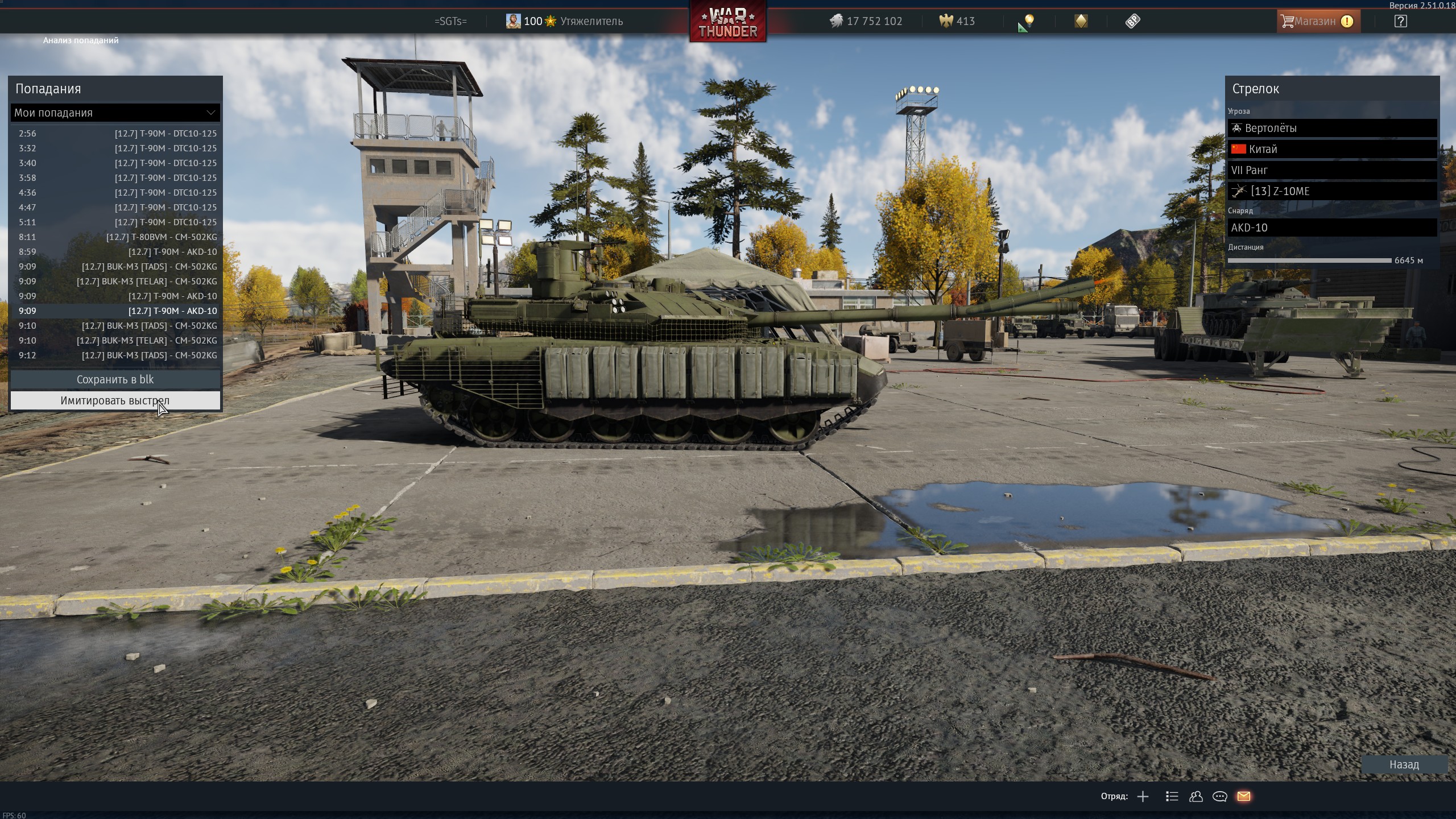This screenshot has height=819, width=1456.
Task: Click the "Имитировать выстрел" button
Action: tap(115, 400)
